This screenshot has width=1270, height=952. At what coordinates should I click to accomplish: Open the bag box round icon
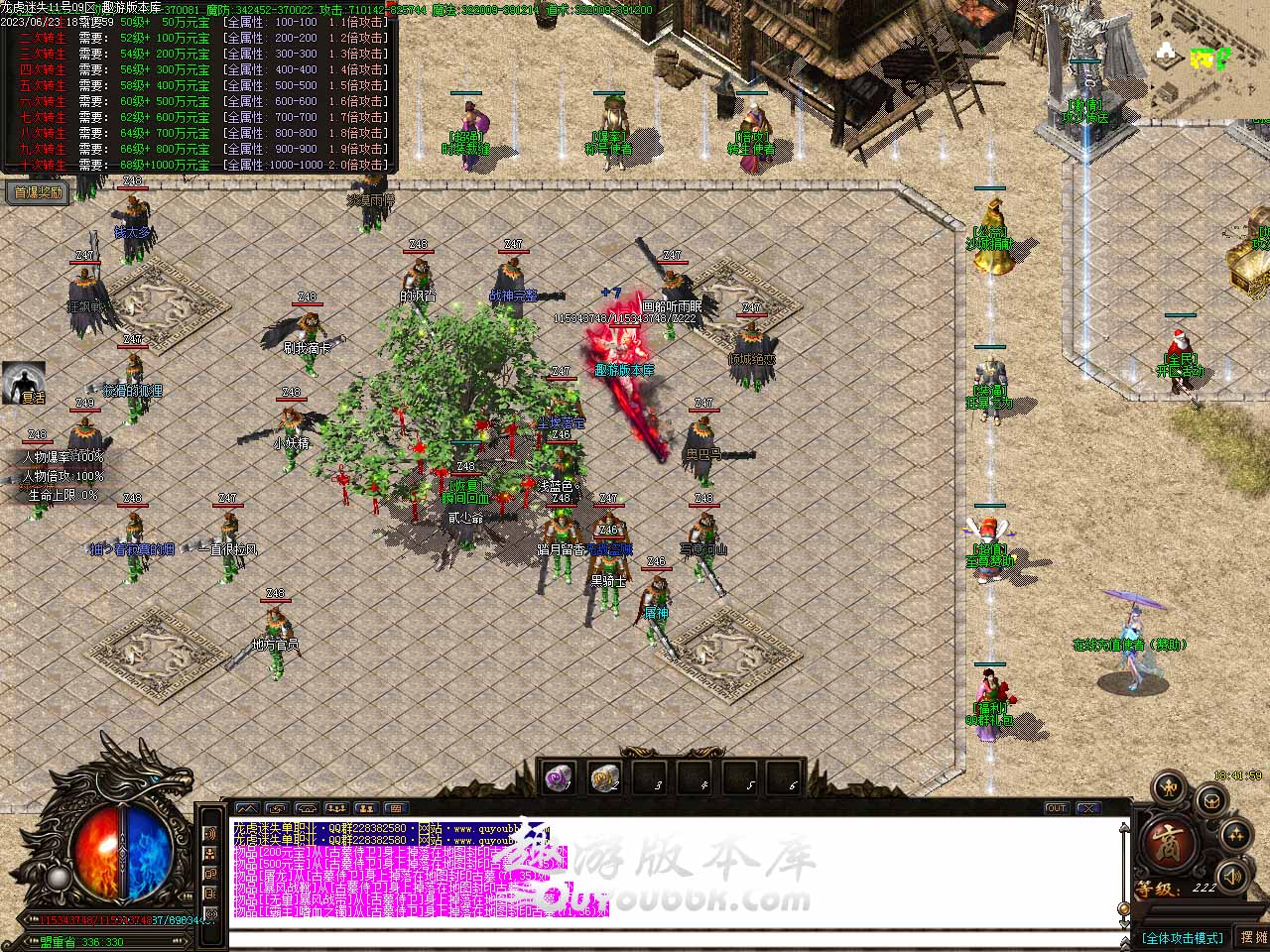click(1210, 799)
